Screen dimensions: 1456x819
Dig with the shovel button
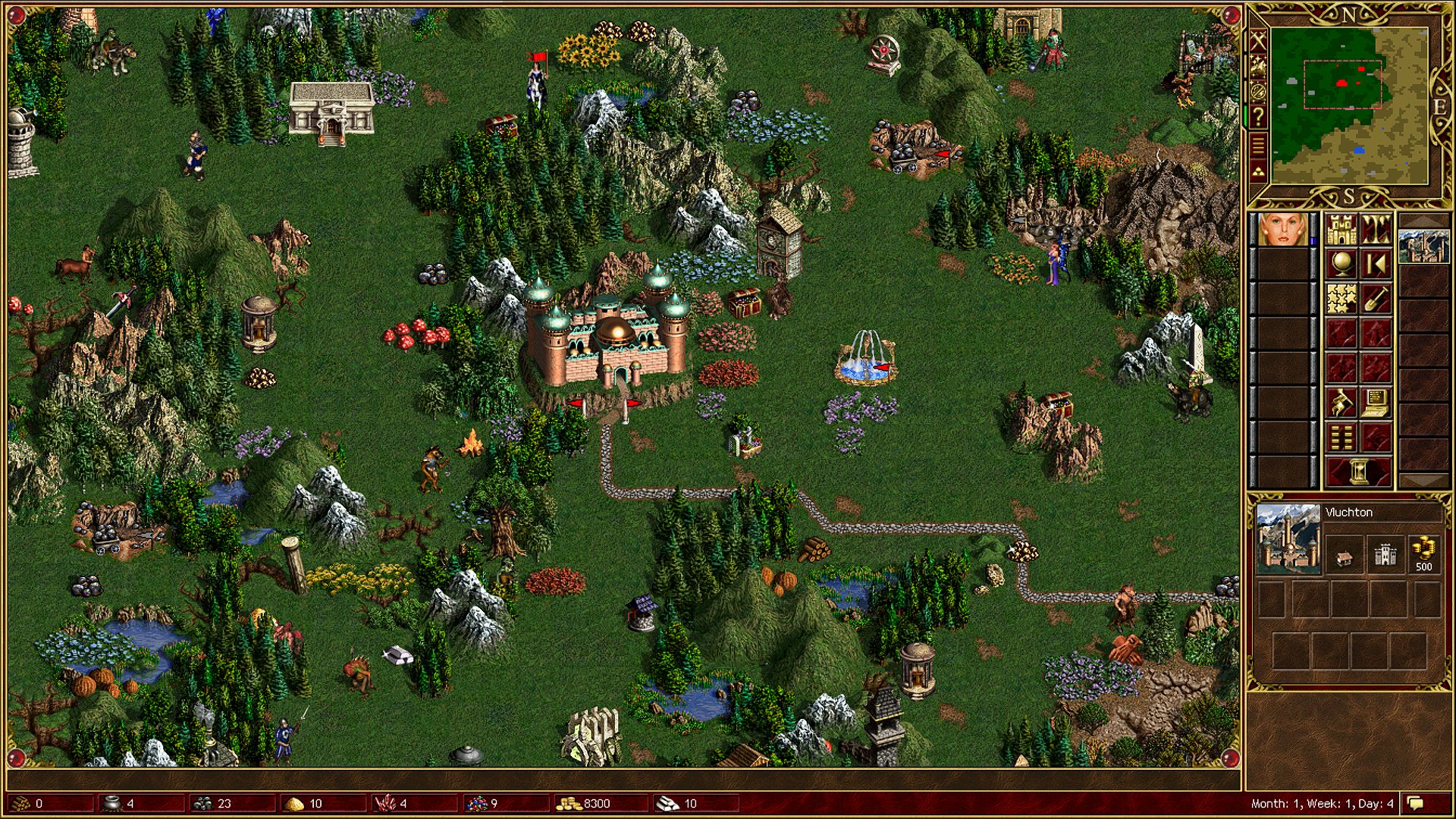coord(1376,299)
